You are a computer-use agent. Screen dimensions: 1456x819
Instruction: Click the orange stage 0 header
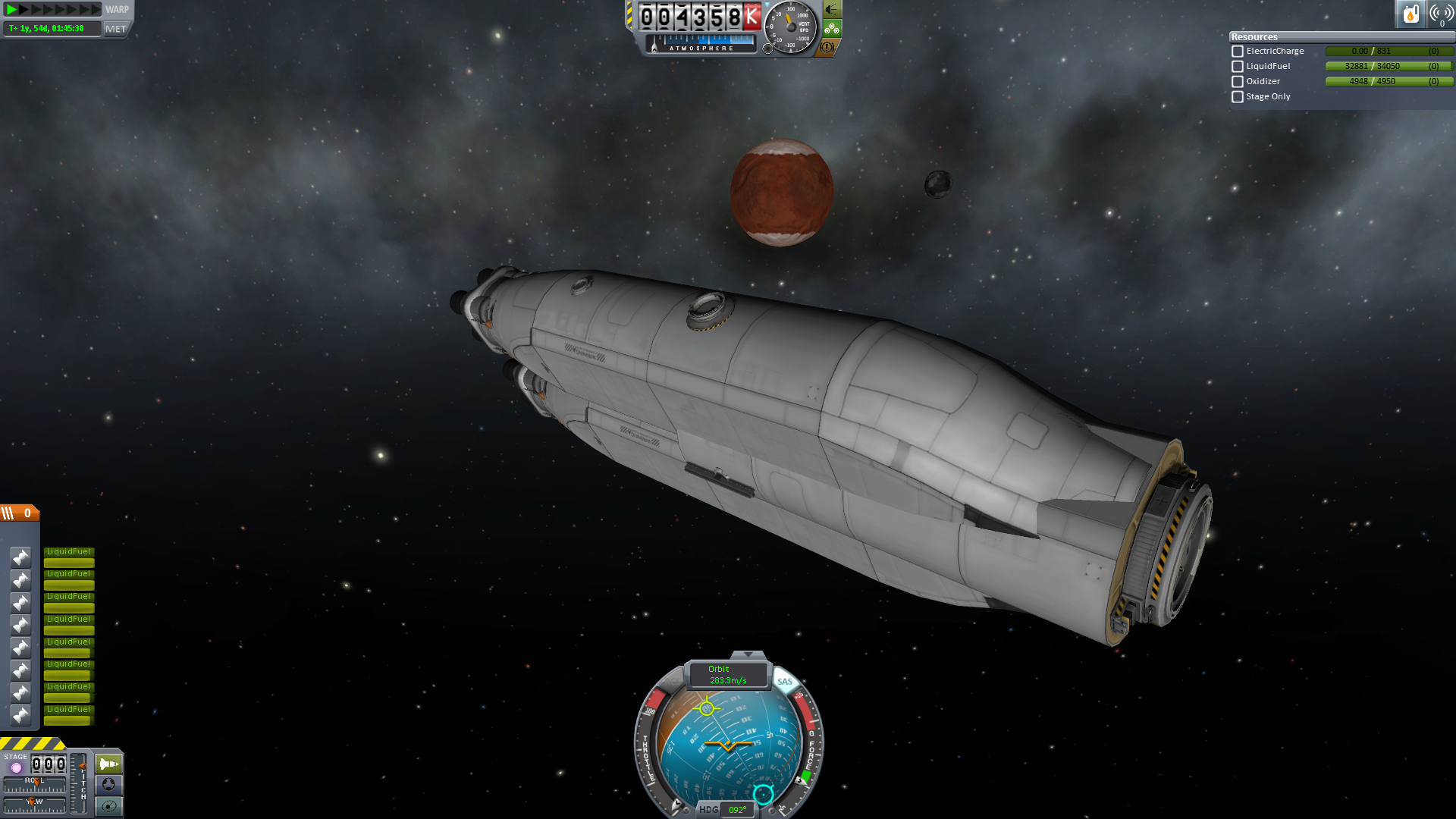pos(20,513)
